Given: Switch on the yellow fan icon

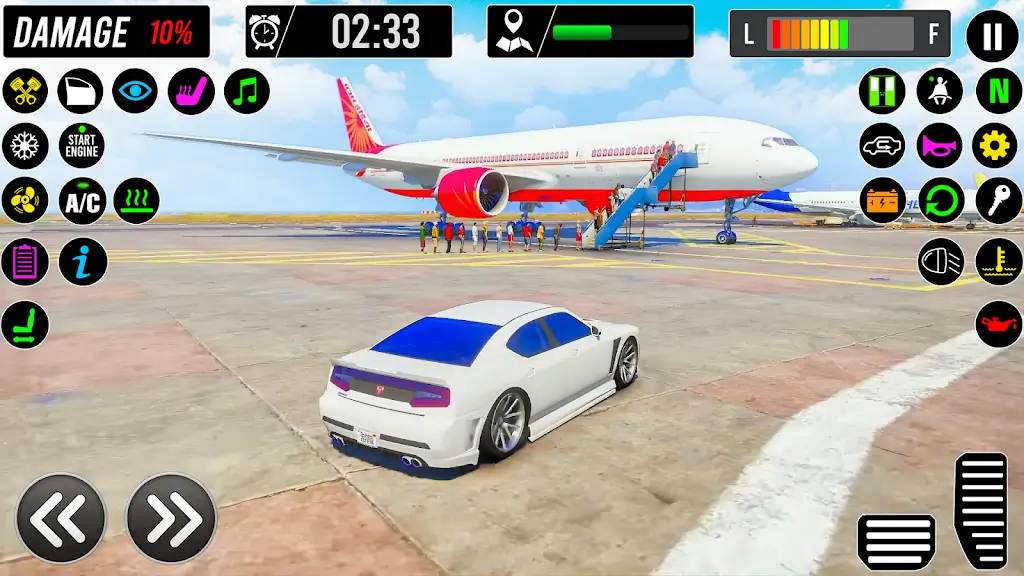Looking at the screenshot, I should 25,201.
